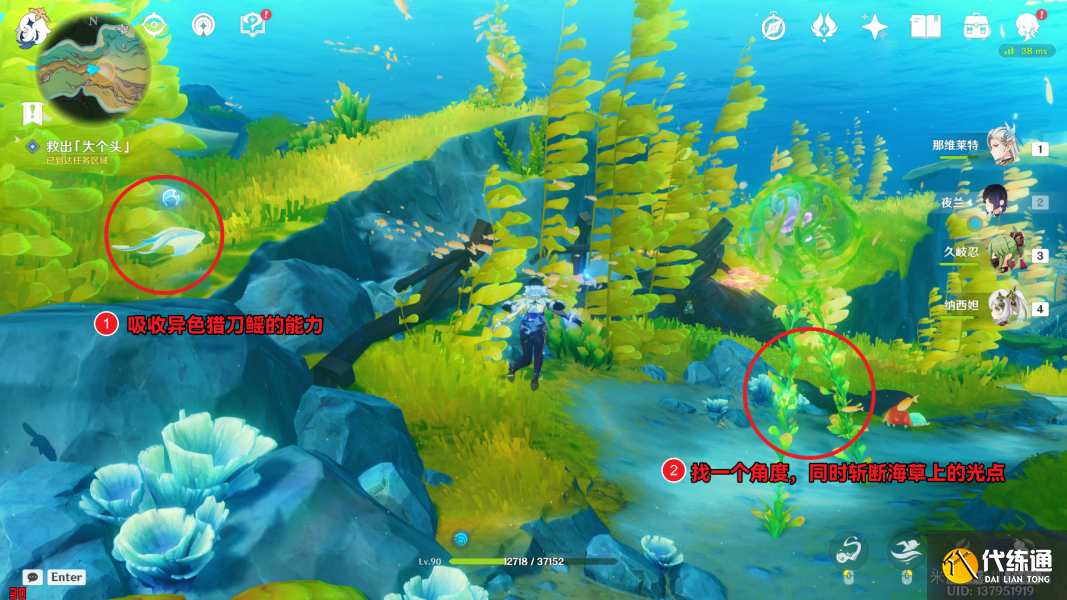Open the four-point star icon
Viewport: 1067px width, 600px height.
coord(875,27)
